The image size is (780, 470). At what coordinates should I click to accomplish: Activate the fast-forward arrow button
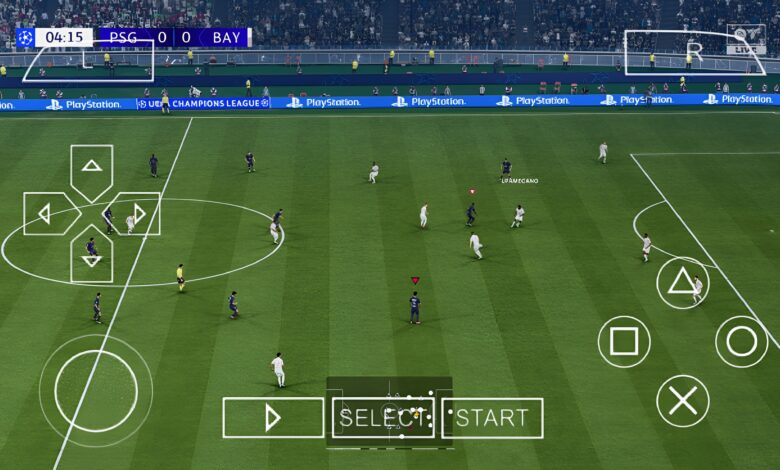(273, 418)
